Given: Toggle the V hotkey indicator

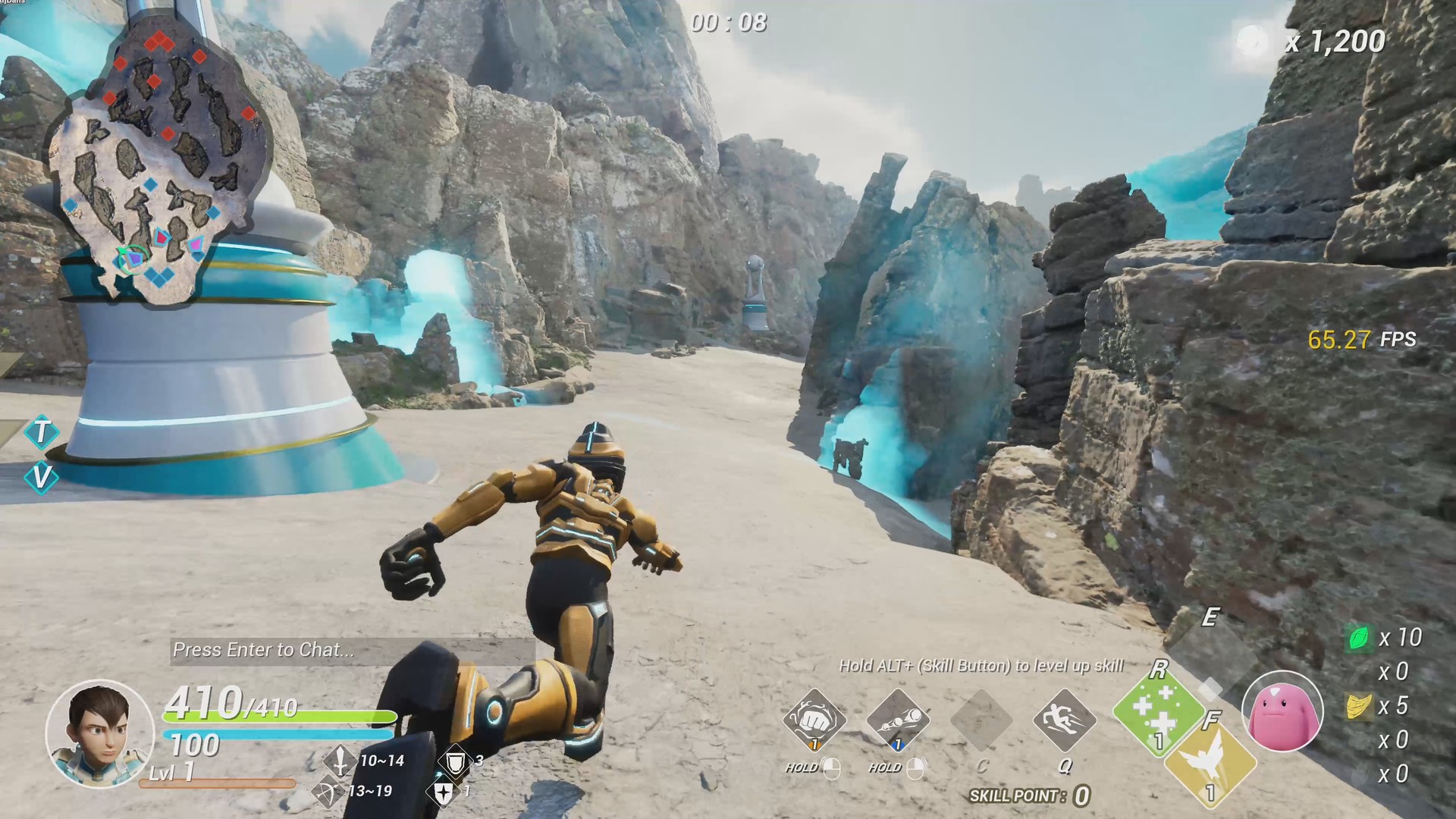Looking at the screenshot, I should coord(43,479).
